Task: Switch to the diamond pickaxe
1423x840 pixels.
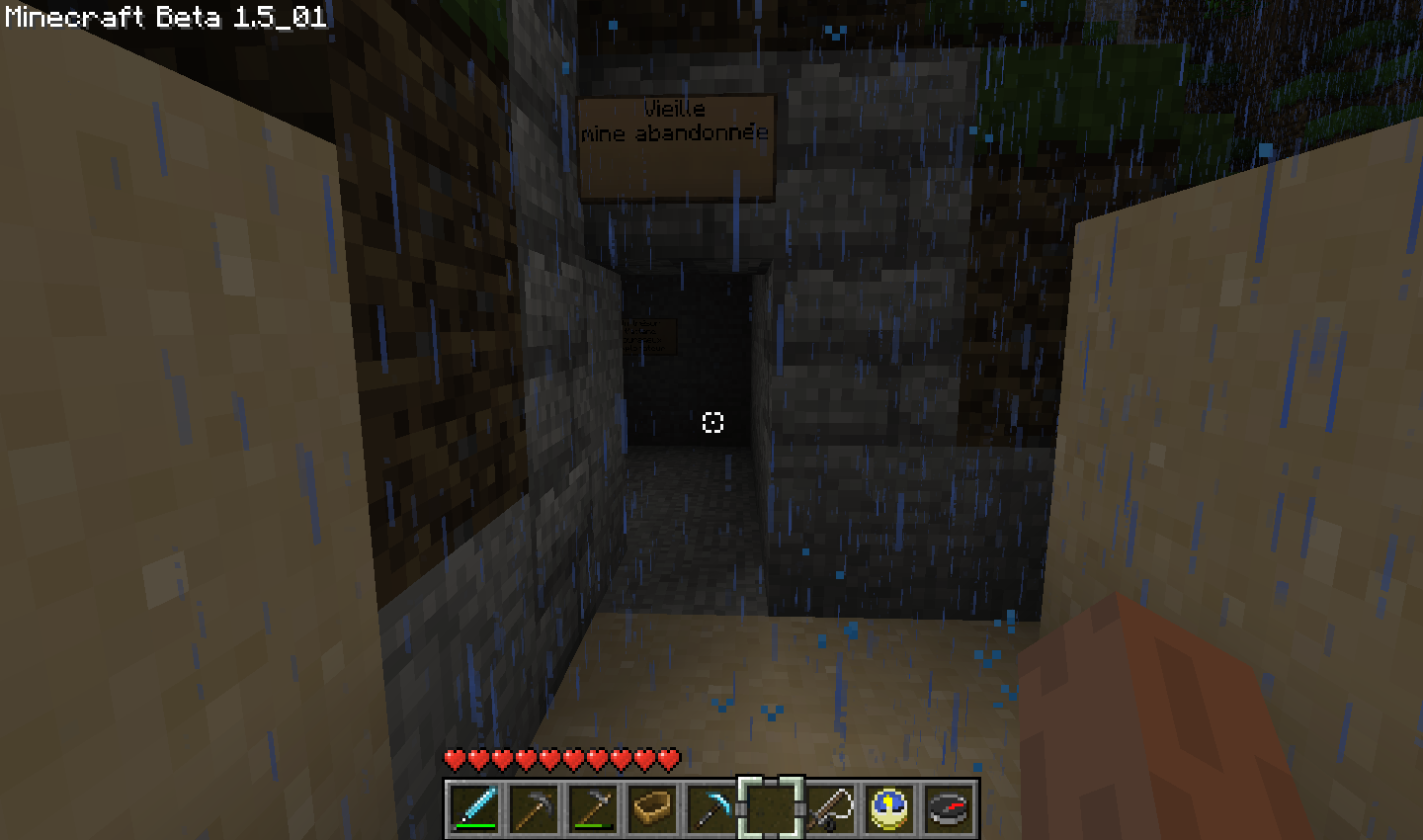Action: tap(711, 808)
